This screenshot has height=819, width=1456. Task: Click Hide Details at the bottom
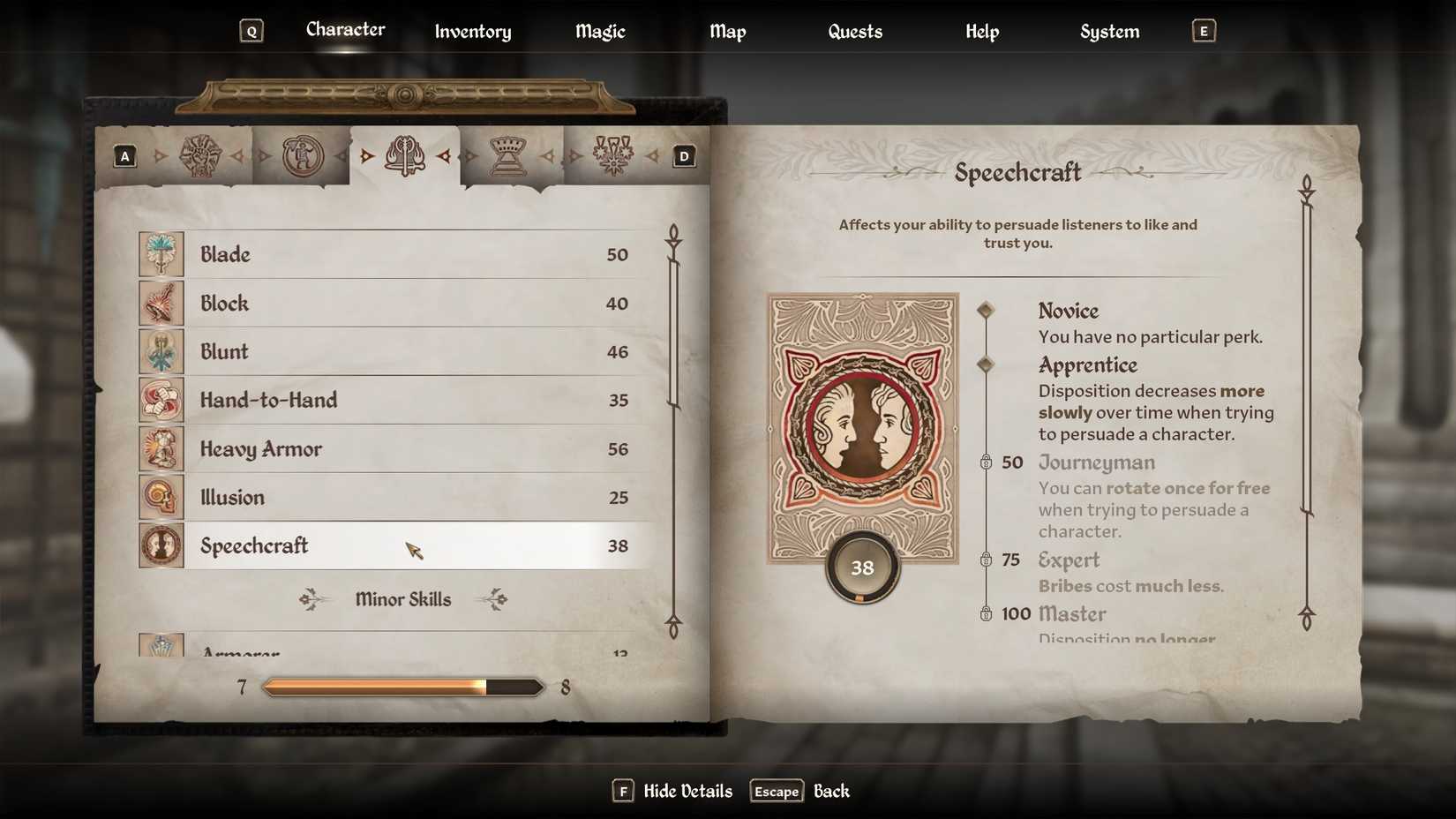click(687, 791)
